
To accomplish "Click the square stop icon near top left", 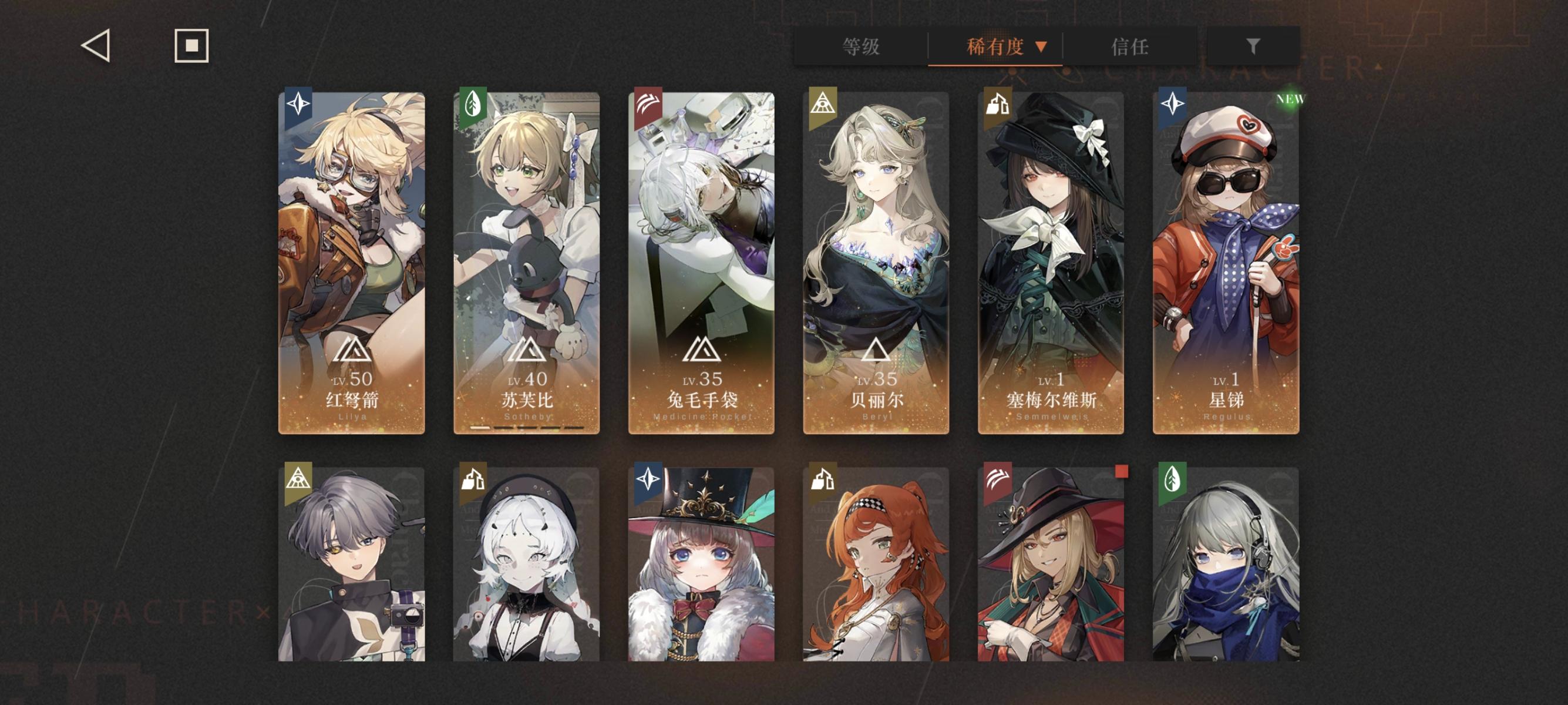I will tap(193, 45).
